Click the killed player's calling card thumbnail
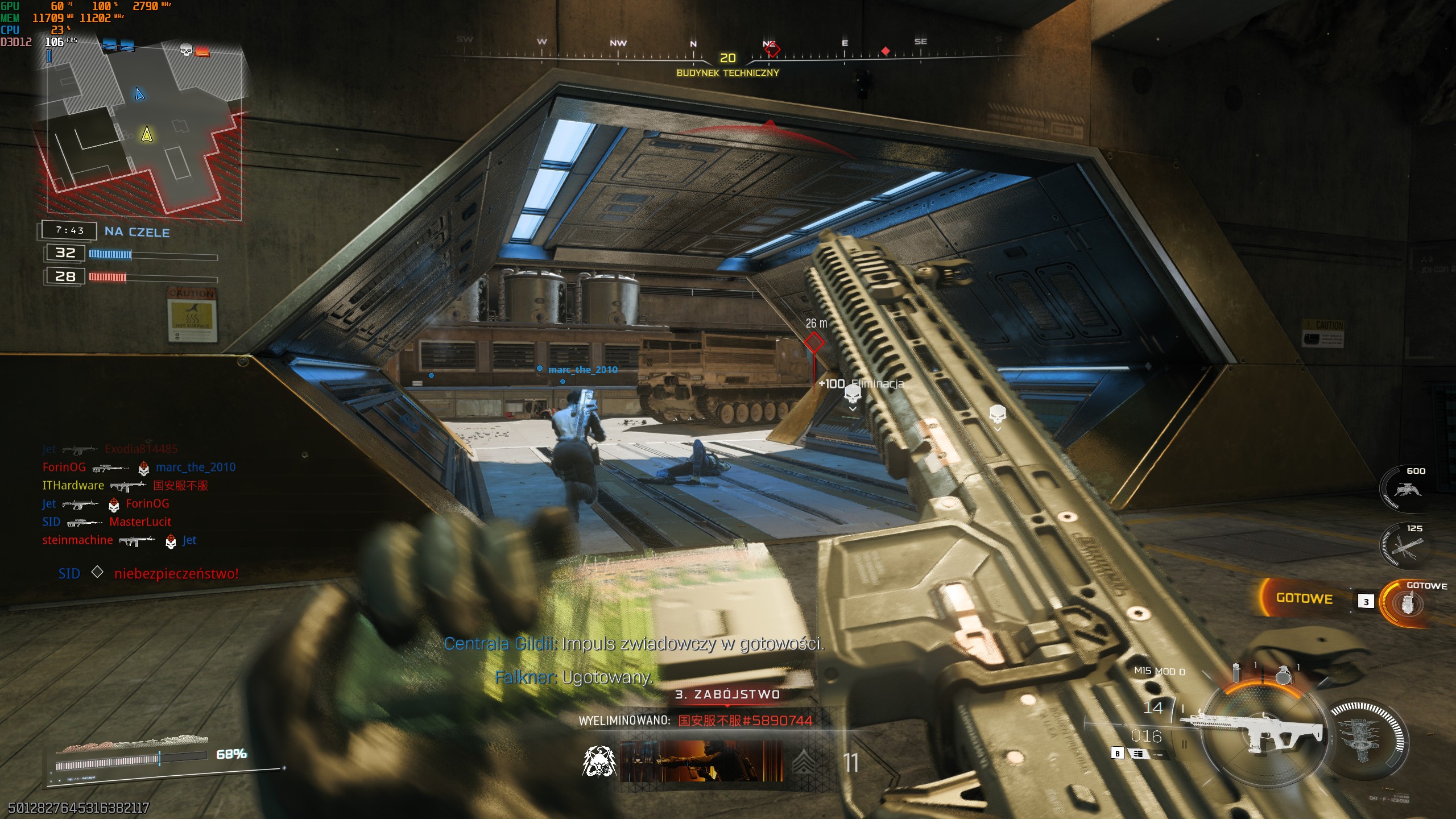Viewport: 1456px width, 819px height. (701, 761)
